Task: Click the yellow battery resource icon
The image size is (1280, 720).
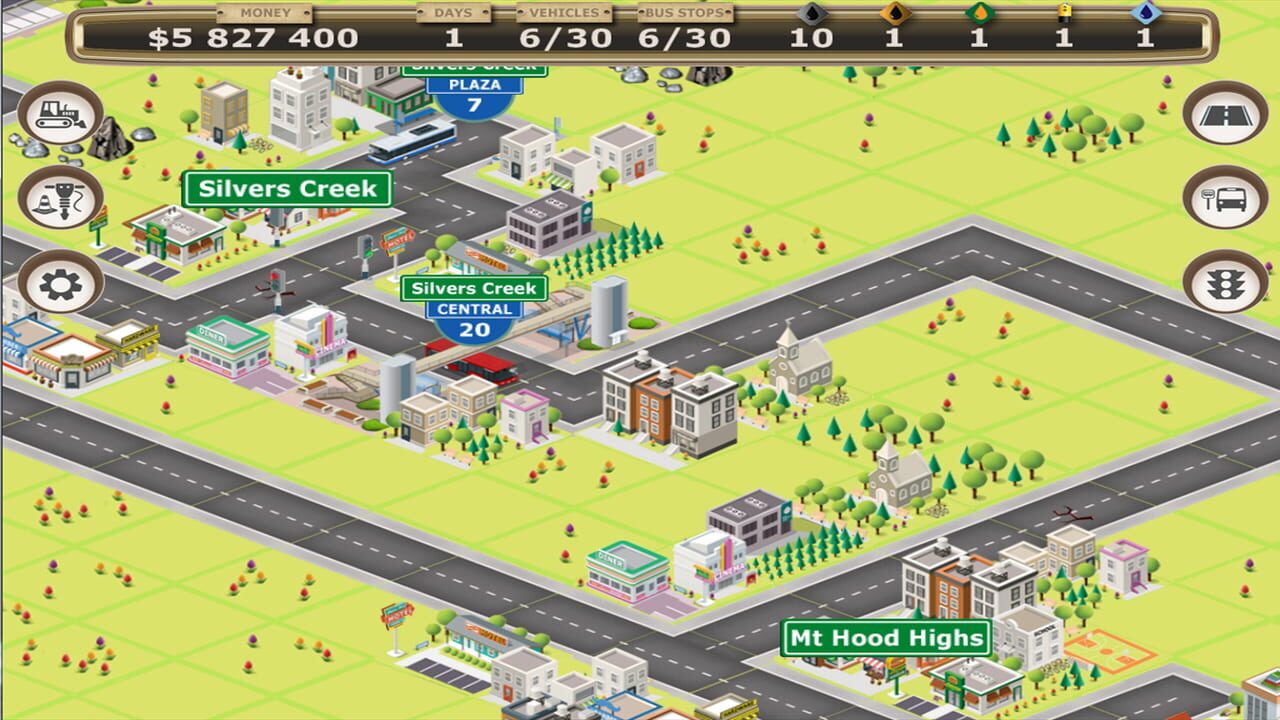Action: coord(1063,13)
